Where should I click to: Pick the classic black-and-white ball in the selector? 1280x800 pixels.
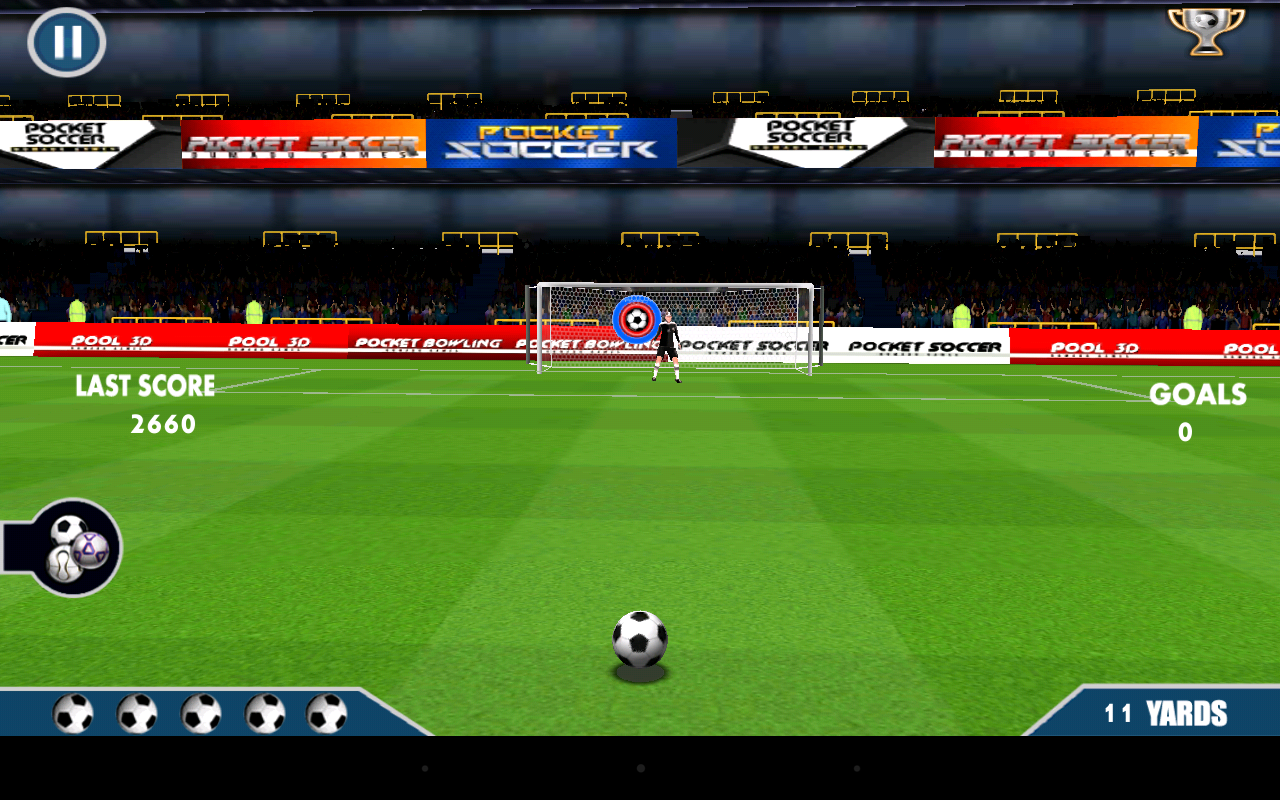[68, 529]
